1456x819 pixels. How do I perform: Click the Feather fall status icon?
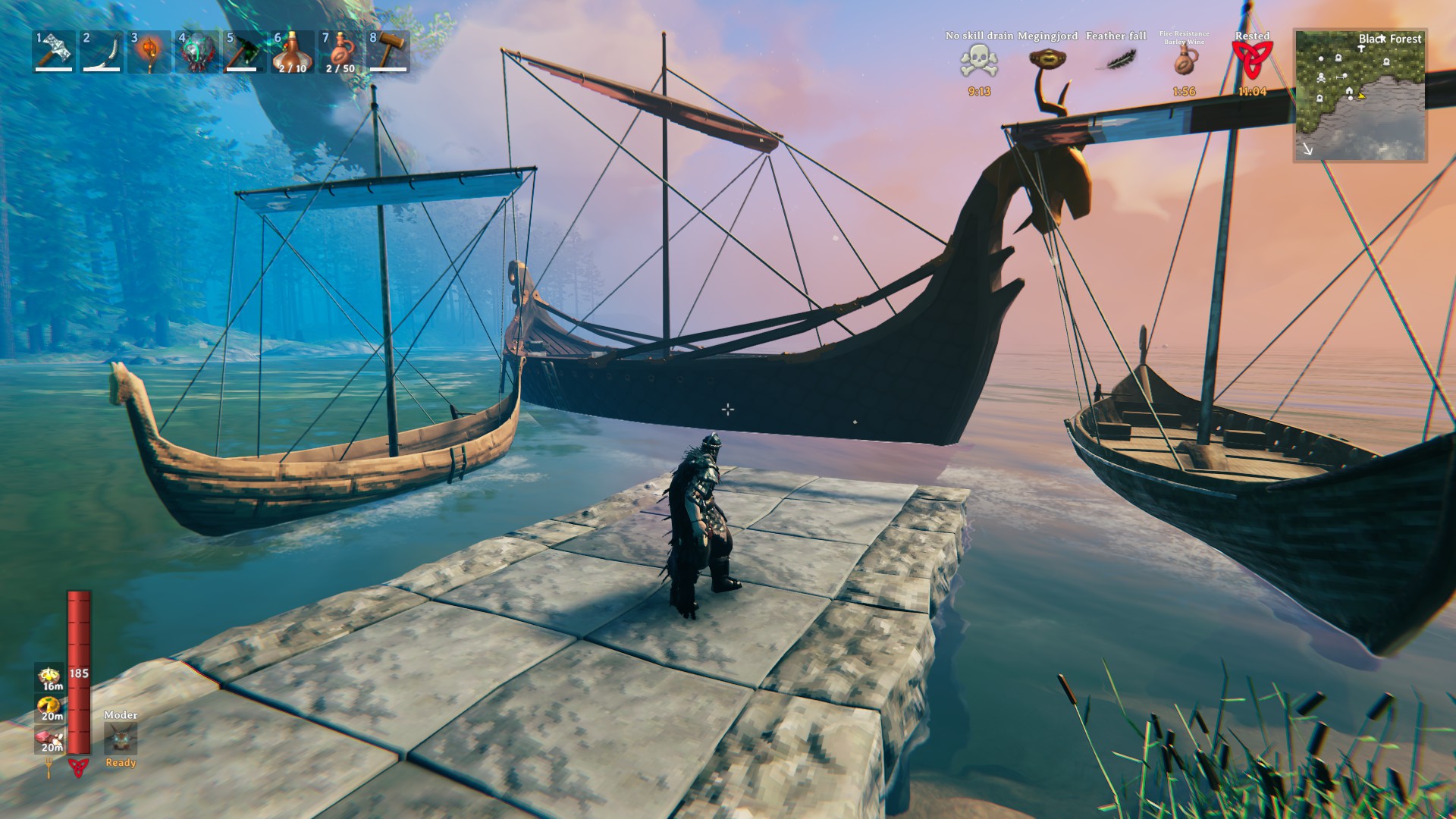coord(1116,60)
